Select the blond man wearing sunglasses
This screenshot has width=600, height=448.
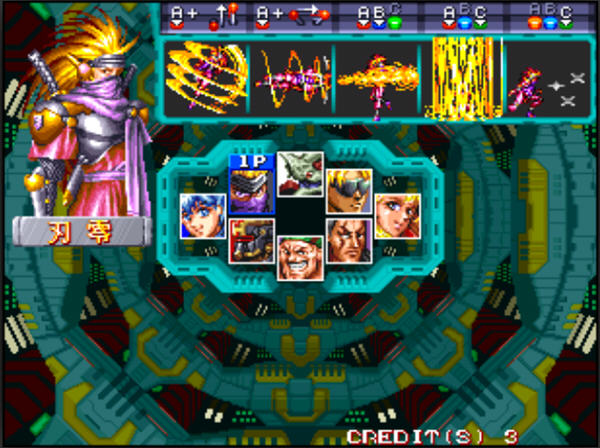349,190
